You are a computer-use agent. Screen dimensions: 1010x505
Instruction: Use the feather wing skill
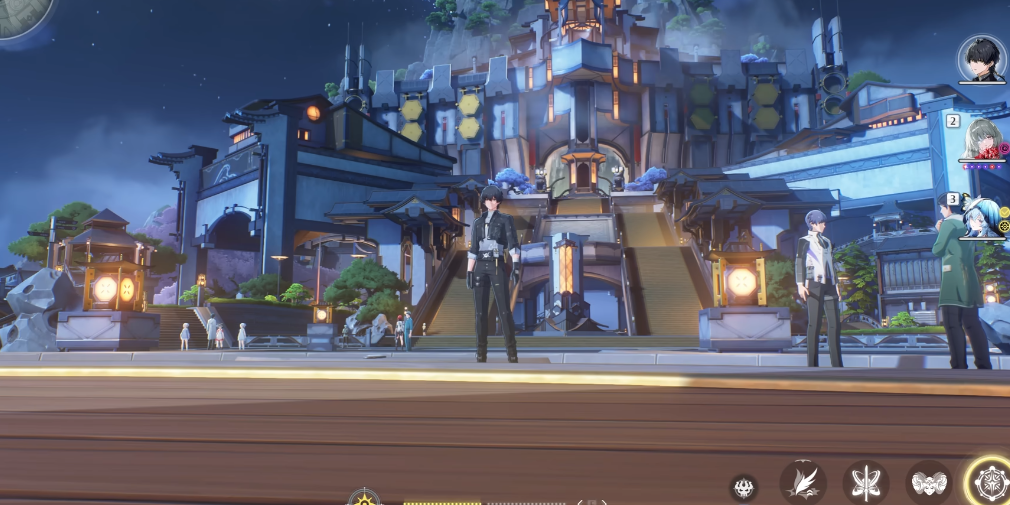[x=802, y=484]
